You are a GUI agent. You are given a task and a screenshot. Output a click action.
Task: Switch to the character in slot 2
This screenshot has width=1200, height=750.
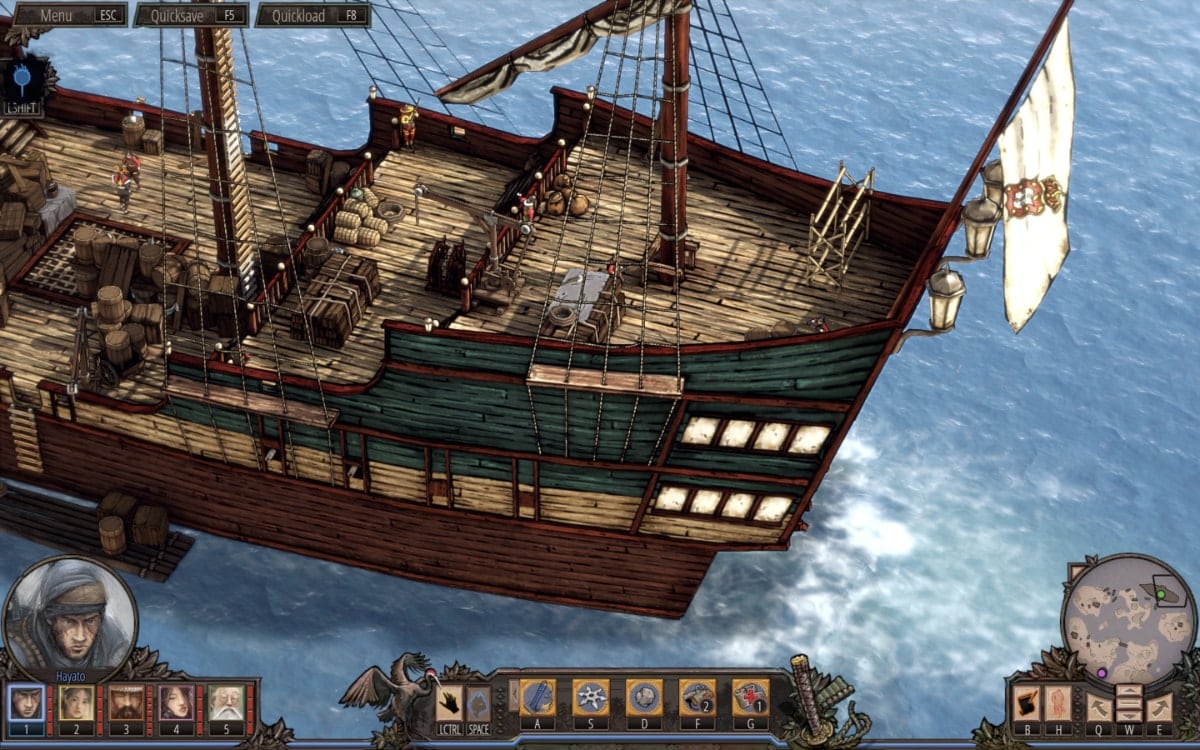pyautogui.click(x=77, y=703)
